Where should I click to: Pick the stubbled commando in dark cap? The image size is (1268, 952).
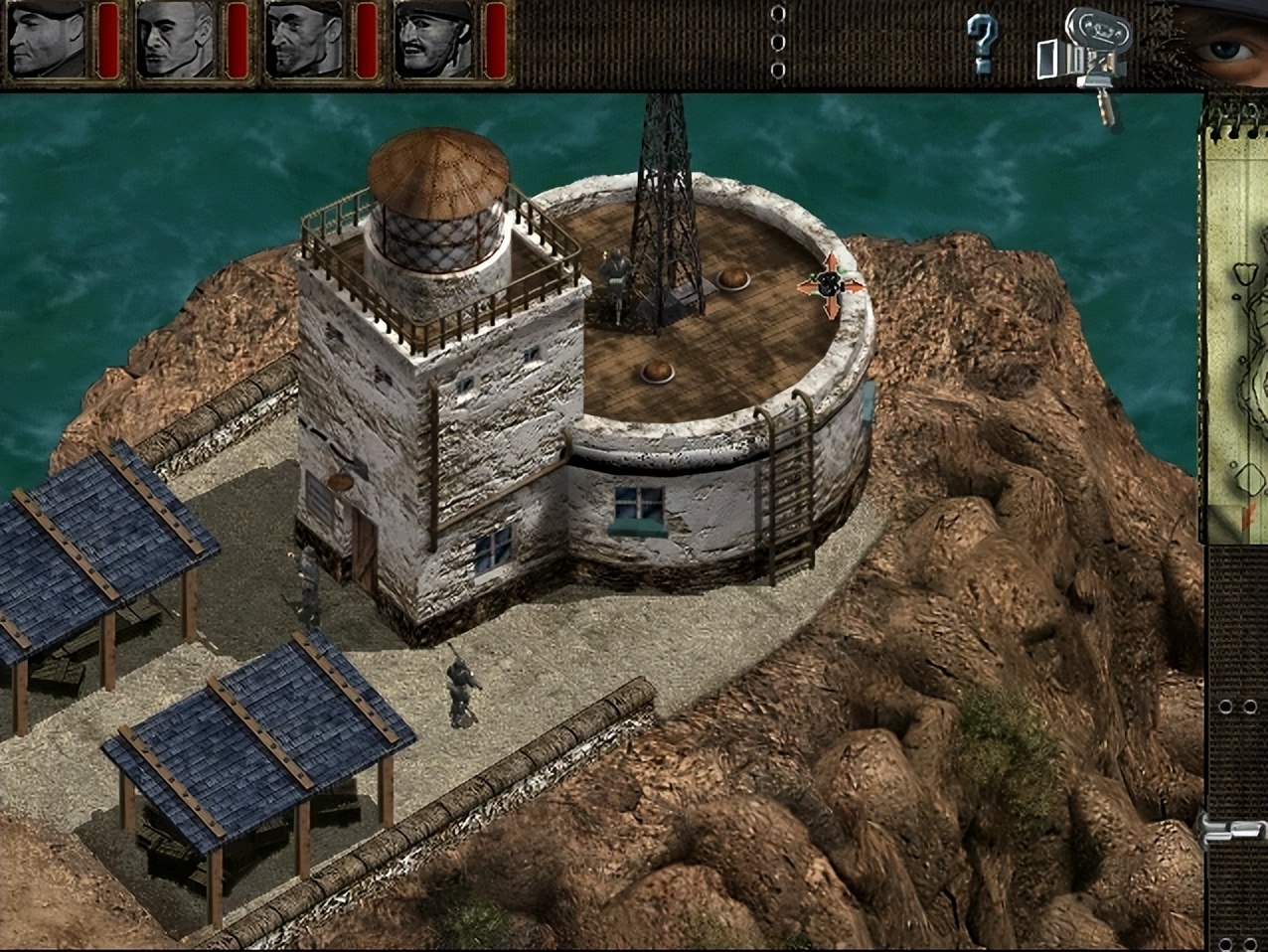tap(304, 40)
